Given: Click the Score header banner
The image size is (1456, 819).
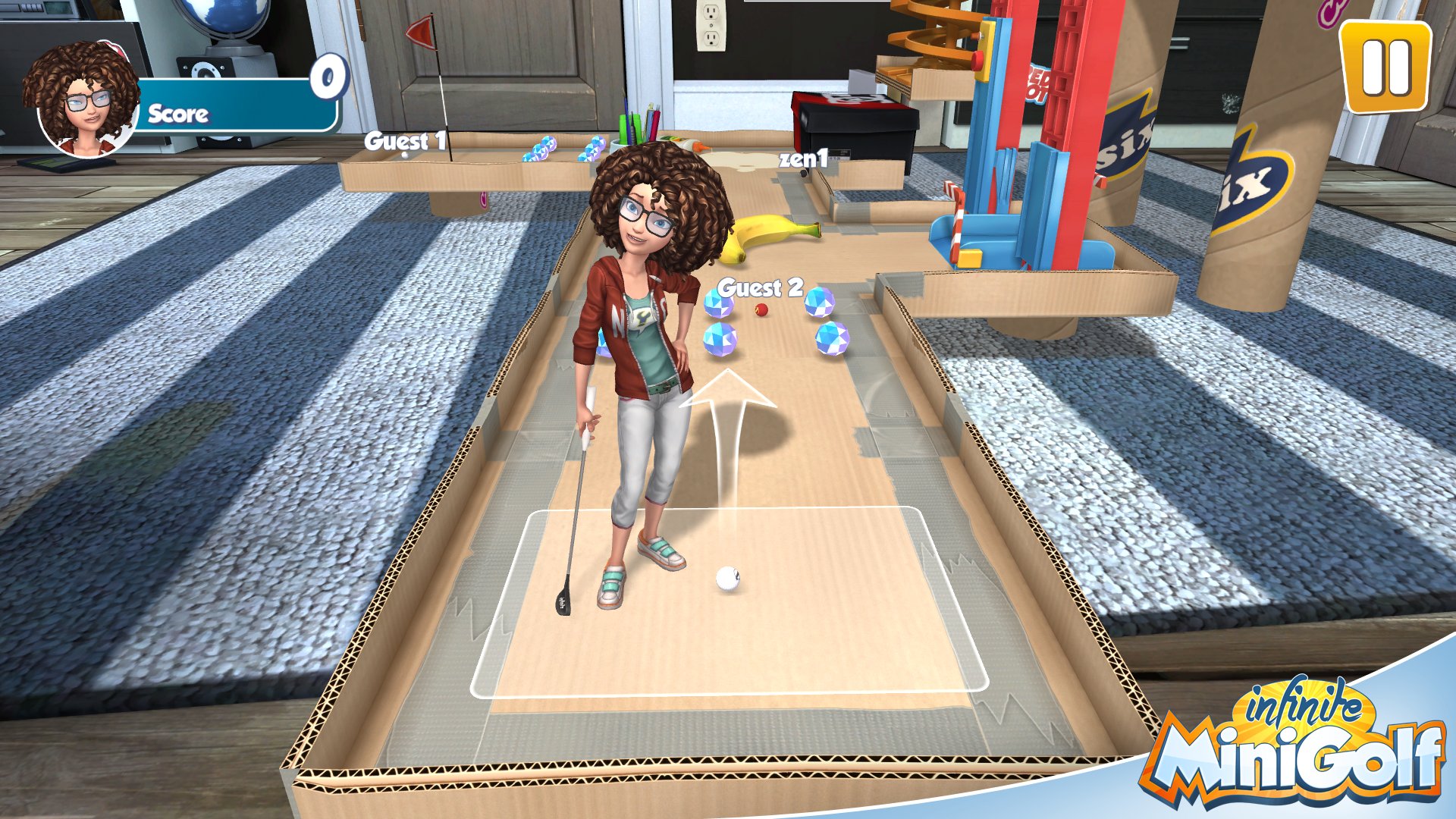Looking at the screenshot, I should [178, 115].
